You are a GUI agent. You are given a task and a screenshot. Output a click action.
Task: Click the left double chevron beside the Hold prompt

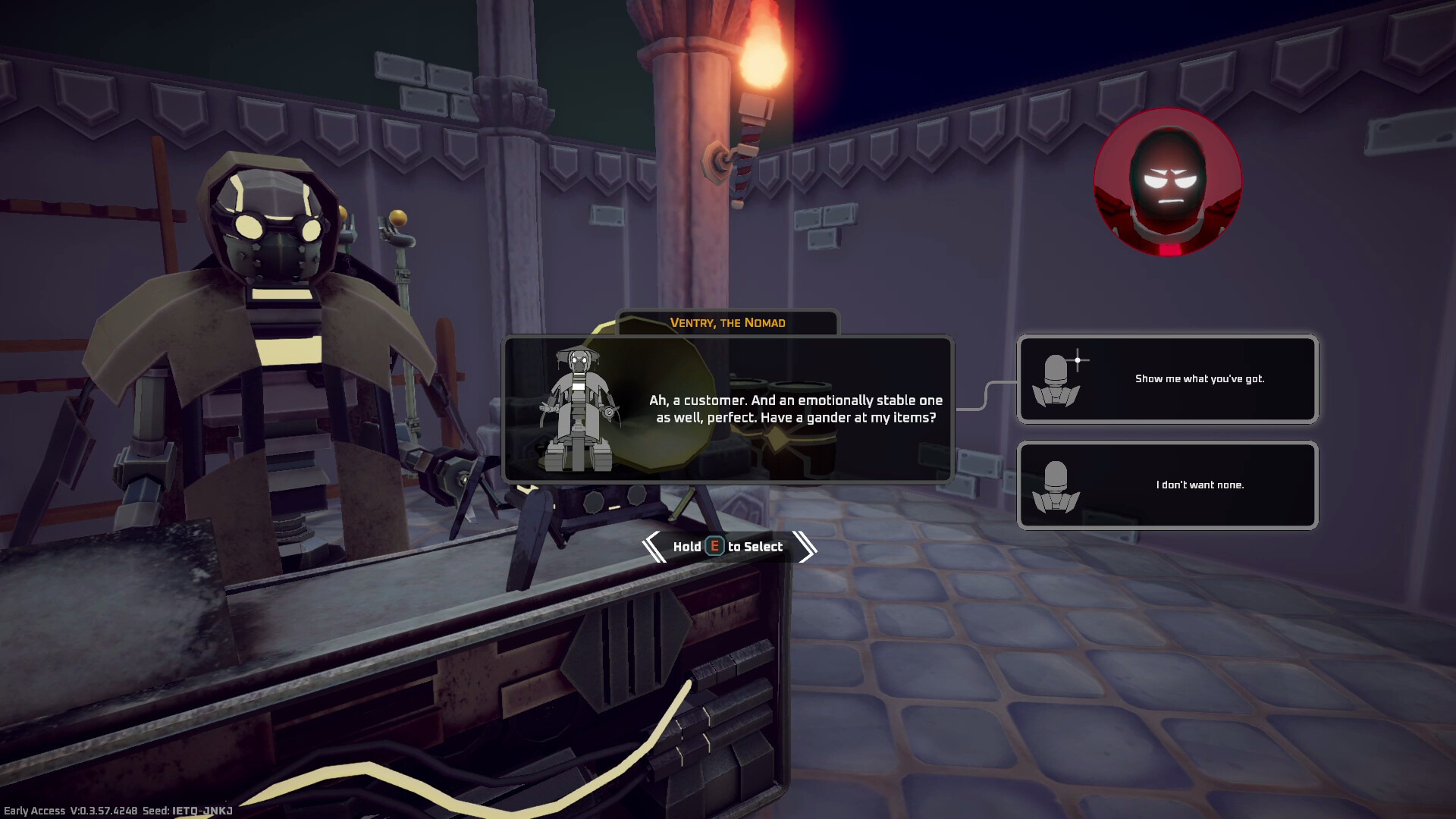[x=654, y=546]
